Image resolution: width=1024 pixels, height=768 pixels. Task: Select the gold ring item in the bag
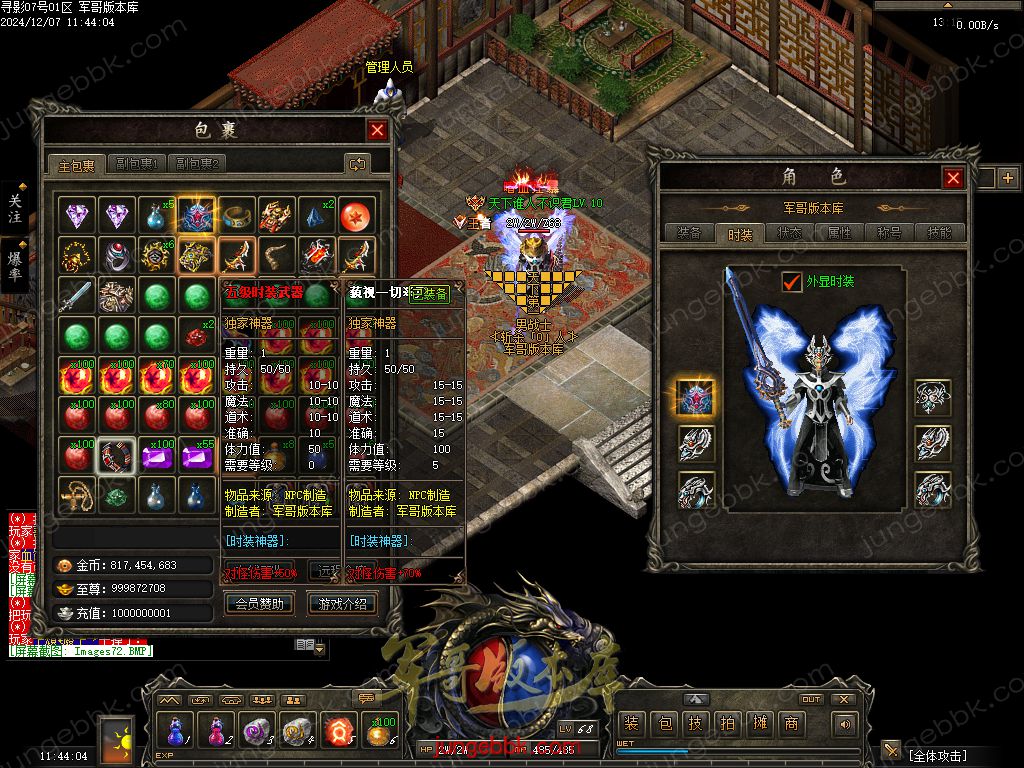(x=236, y=215)
